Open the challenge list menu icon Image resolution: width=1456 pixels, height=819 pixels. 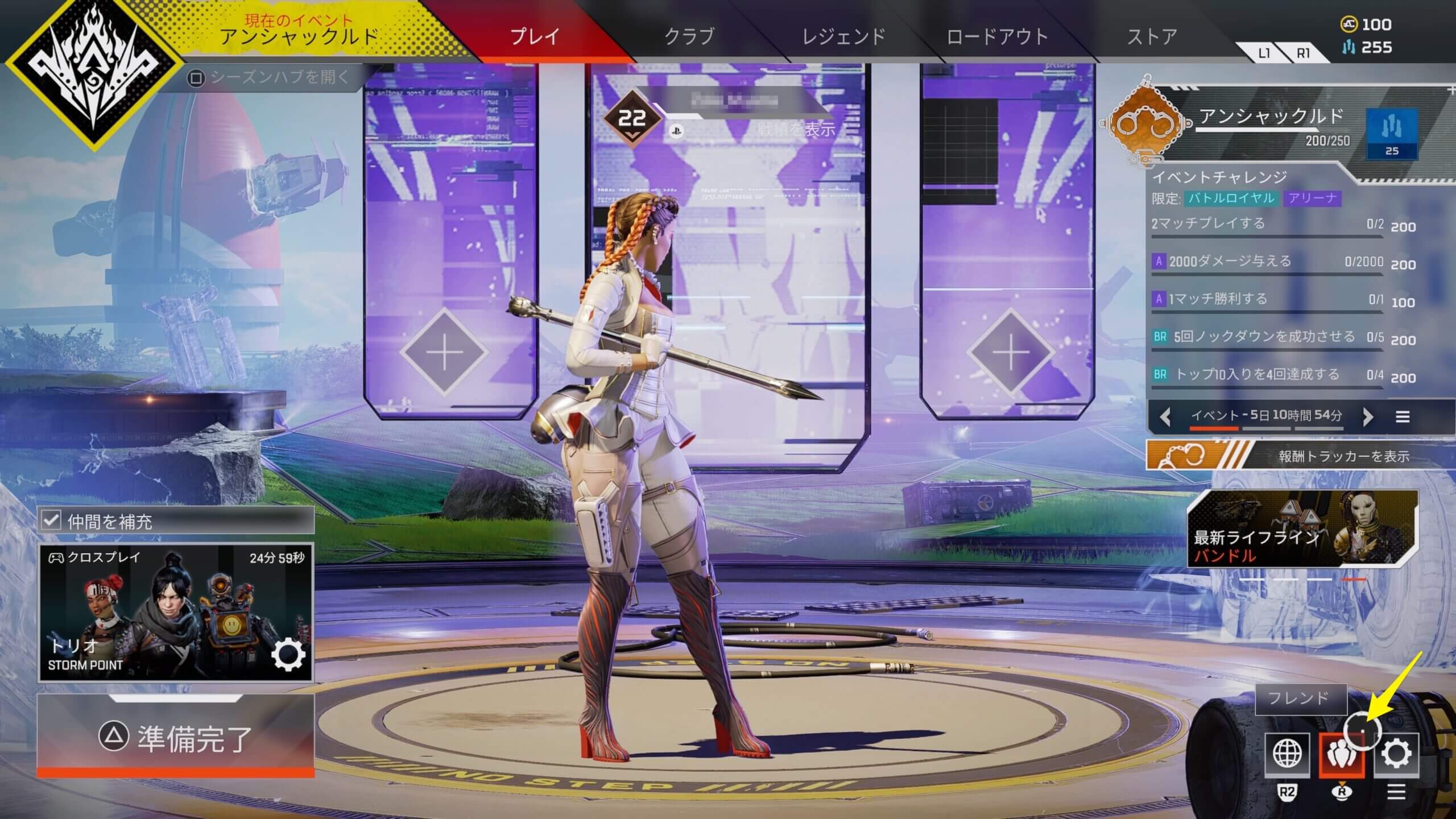click(x=1403, y=417)
